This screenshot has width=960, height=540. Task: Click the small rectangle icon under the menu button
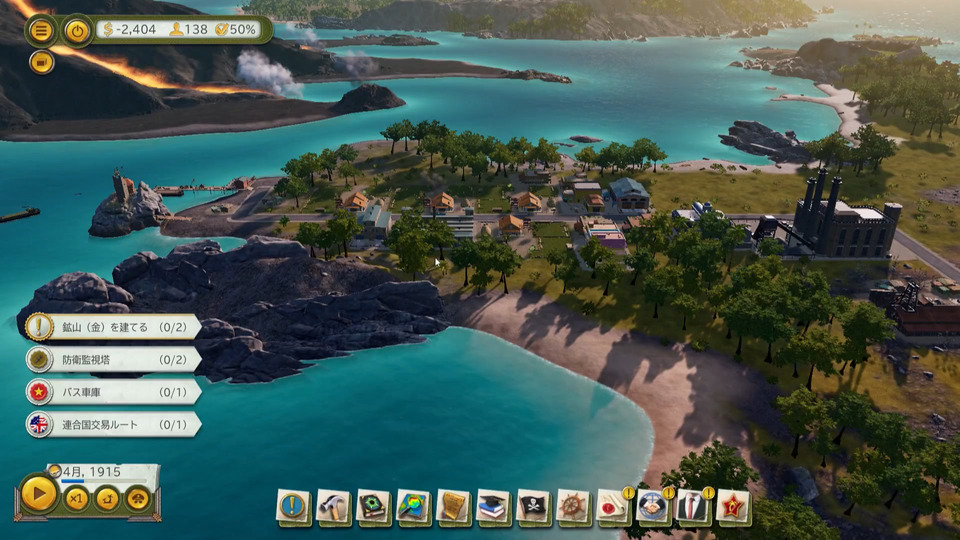click(41, 62)
